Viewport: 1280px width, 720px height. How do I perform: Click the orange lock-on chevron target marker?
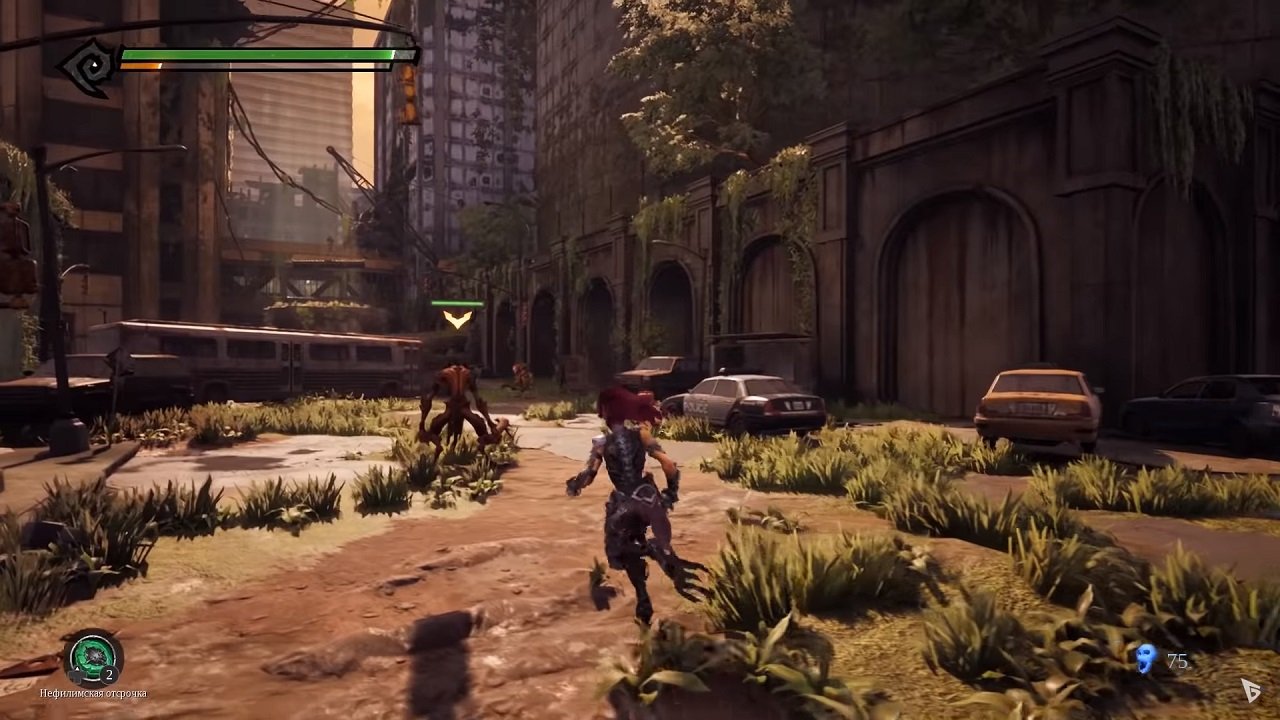pos(458,319)
